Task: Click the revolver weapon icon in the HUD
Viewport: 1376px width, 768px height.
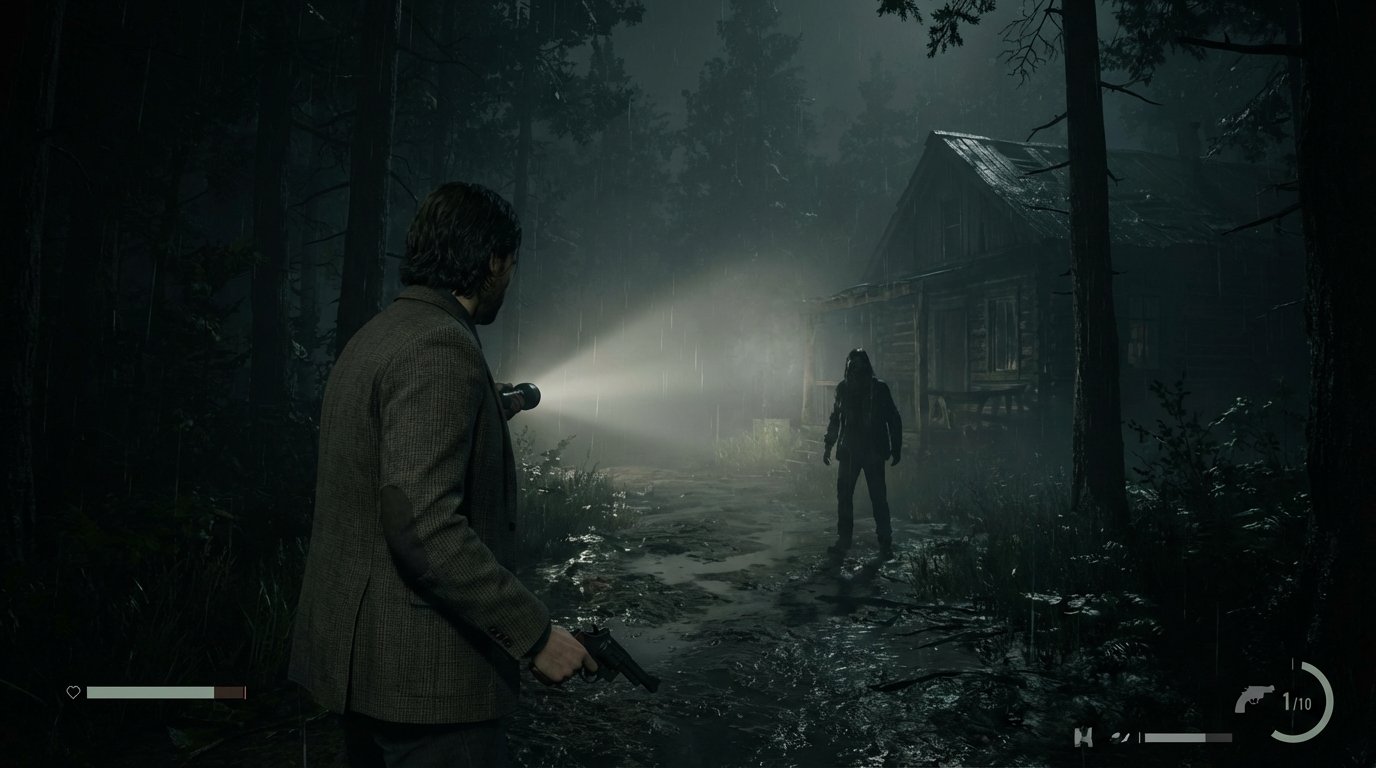Action: point(1252,698)
